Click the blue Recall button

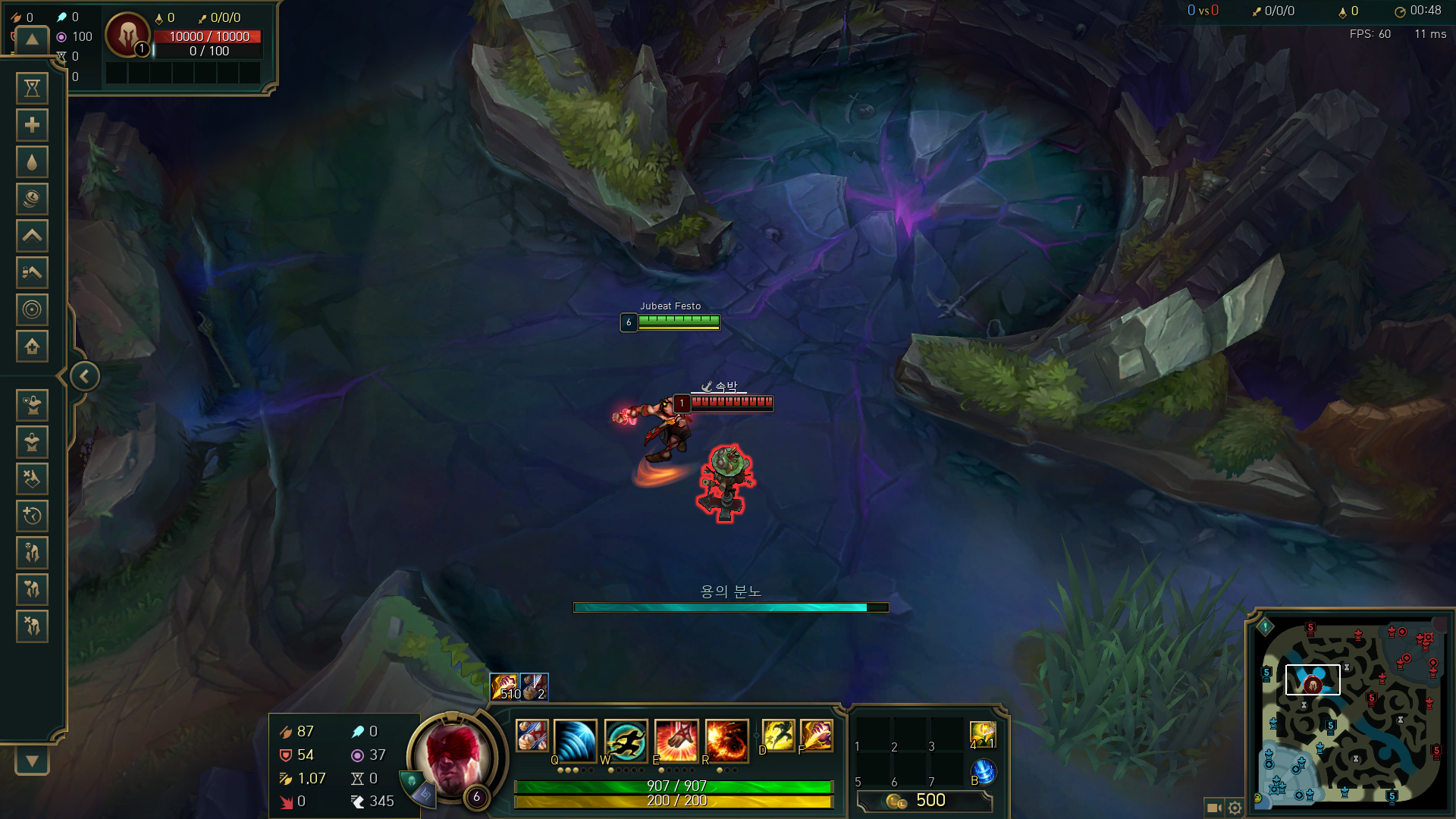pyautogui.click(x=983, y=772)
